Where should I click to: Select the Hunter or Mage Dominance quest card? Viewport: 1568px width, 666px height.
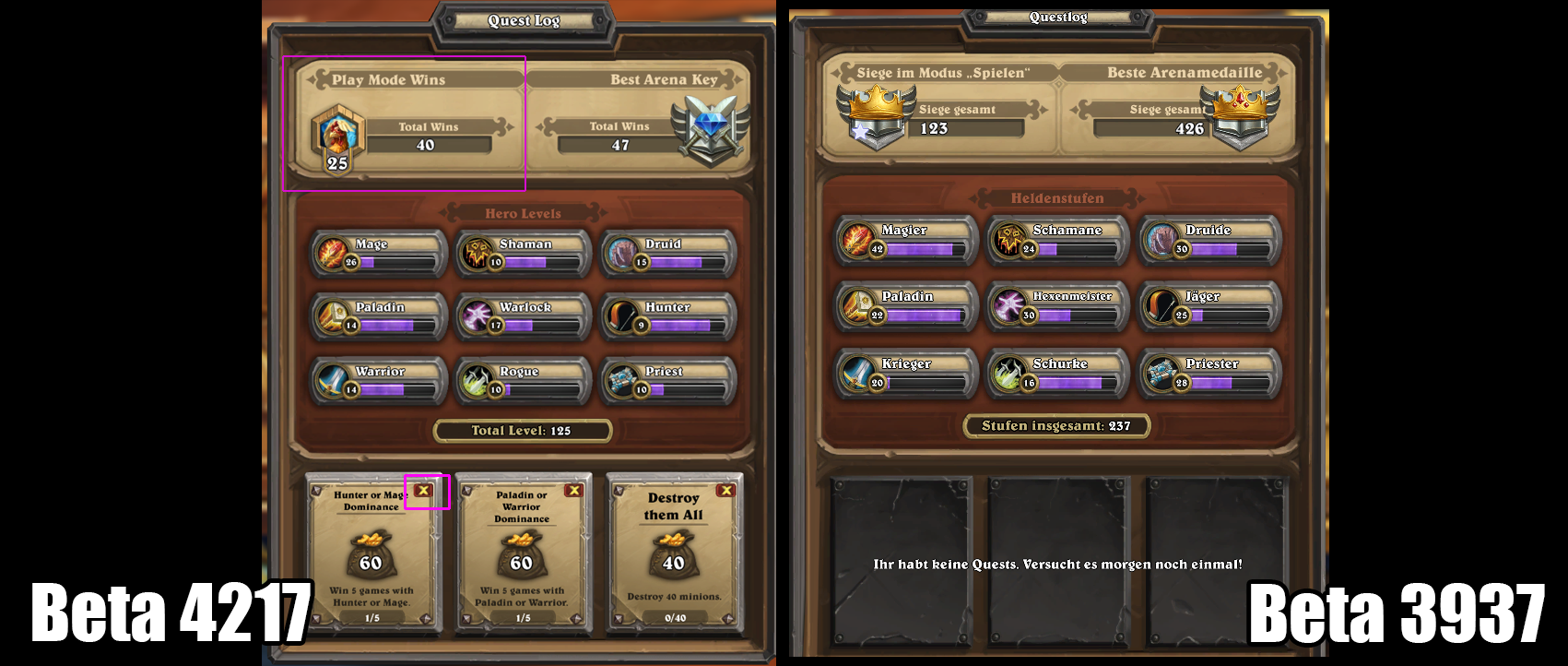point(372,555)
